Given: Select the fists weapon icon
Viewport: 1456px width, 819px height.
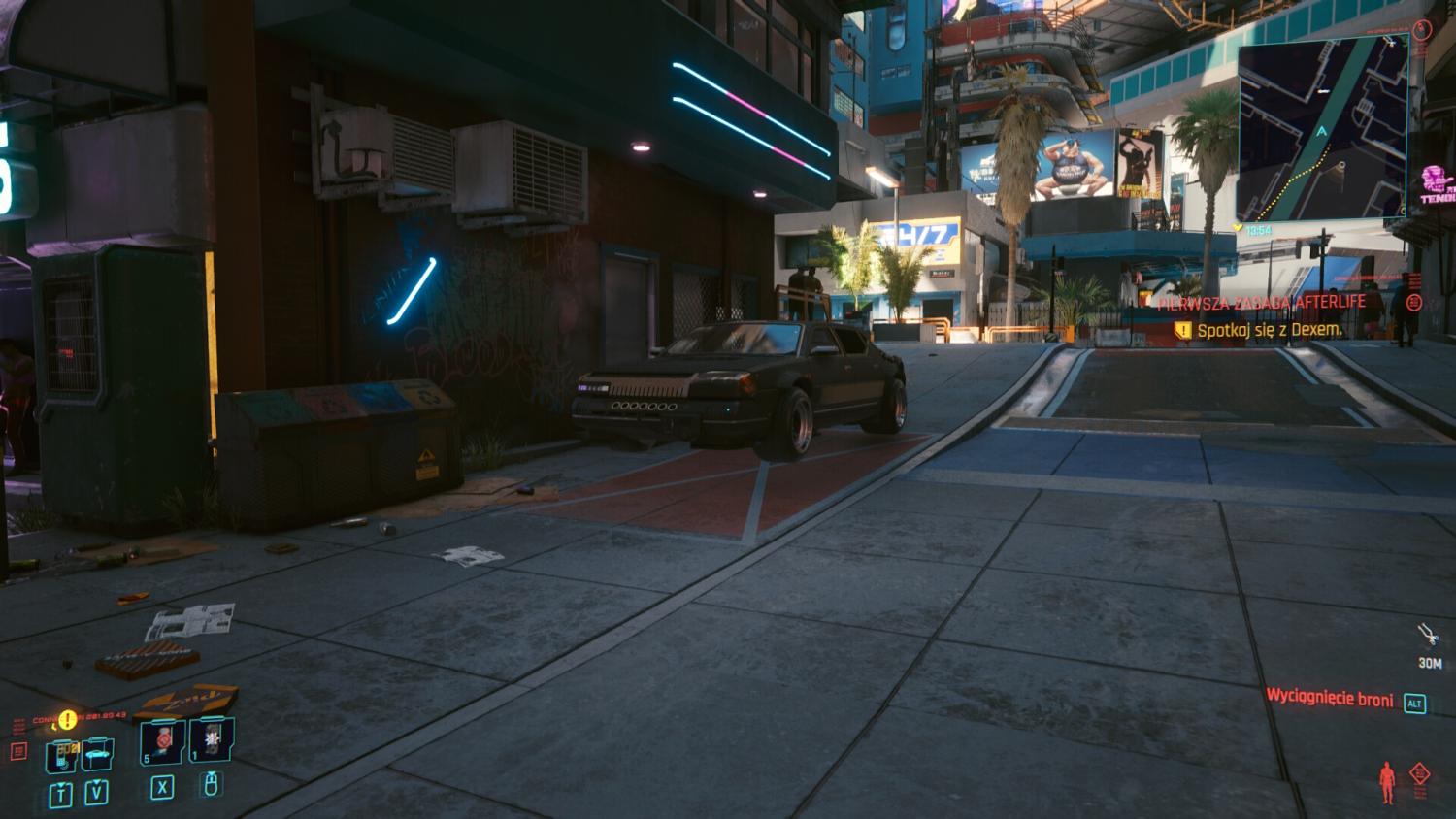Looking at the screenshot, I should point(1429,636).
